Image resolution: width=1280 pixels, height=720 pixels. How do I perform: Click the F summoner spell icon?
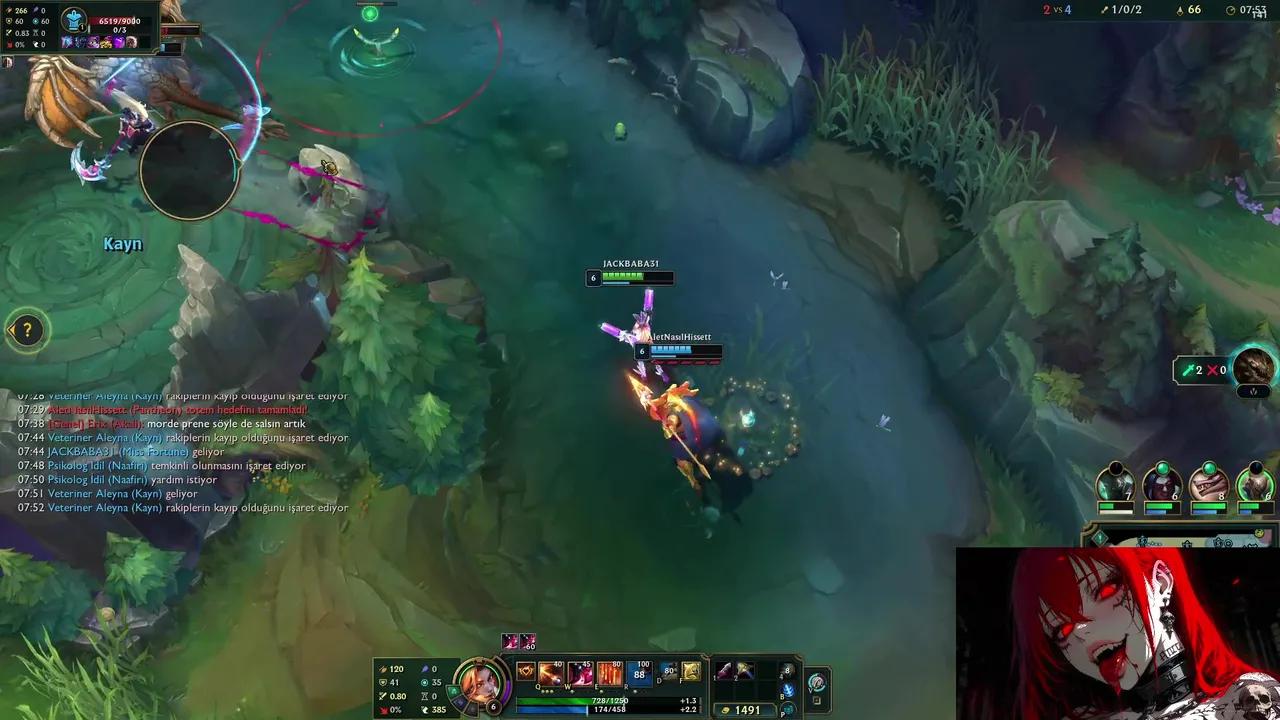click(x=691, y=672)
